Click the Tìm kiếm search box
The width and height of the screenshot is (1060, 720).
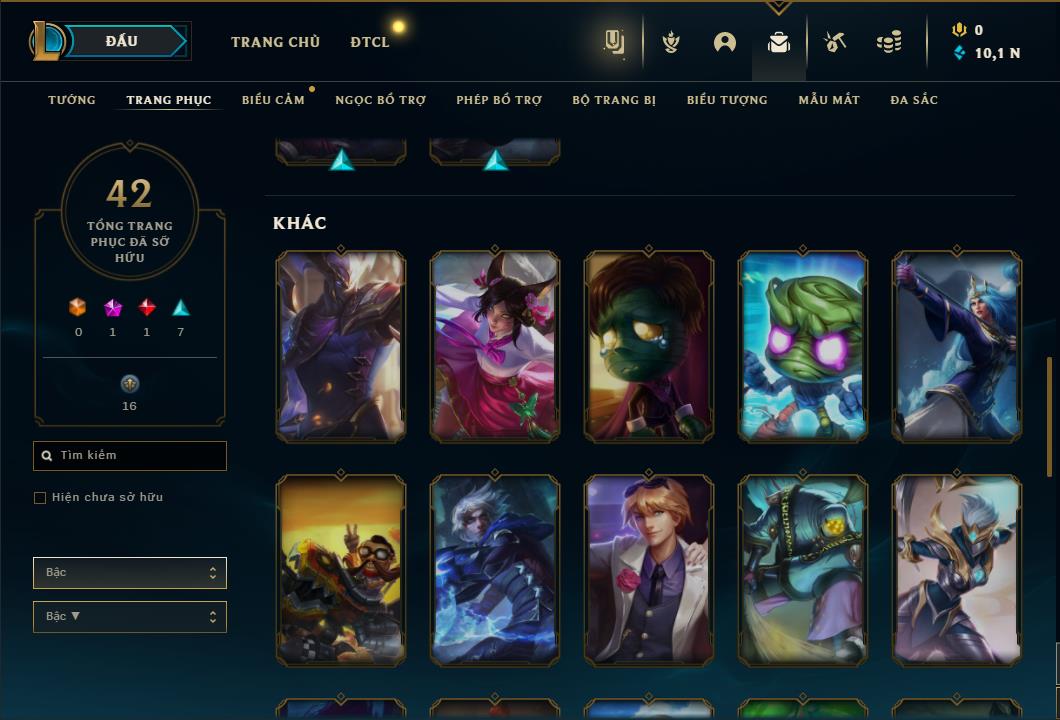(x=130, y=456)
